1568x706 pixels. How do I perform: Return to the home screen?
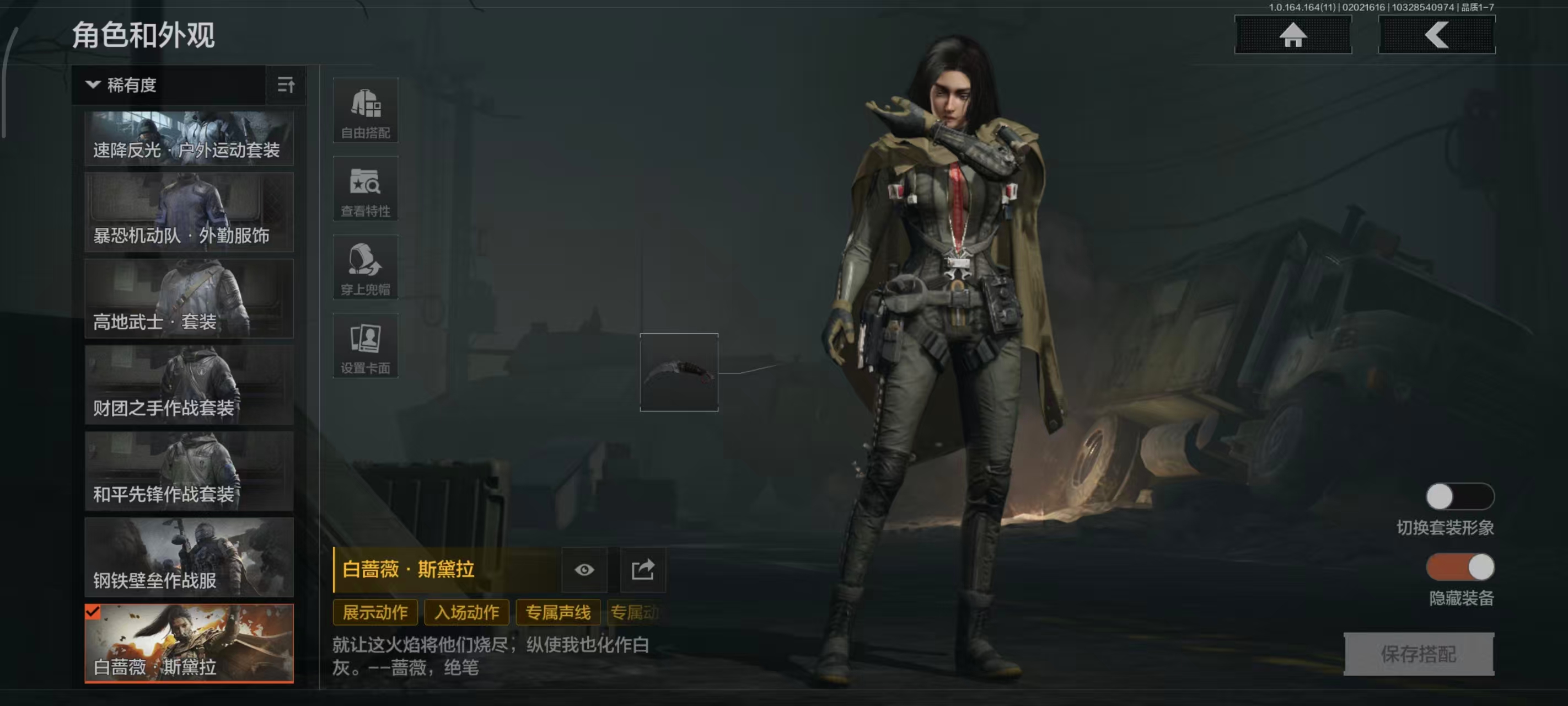[x=1292, y=35]
